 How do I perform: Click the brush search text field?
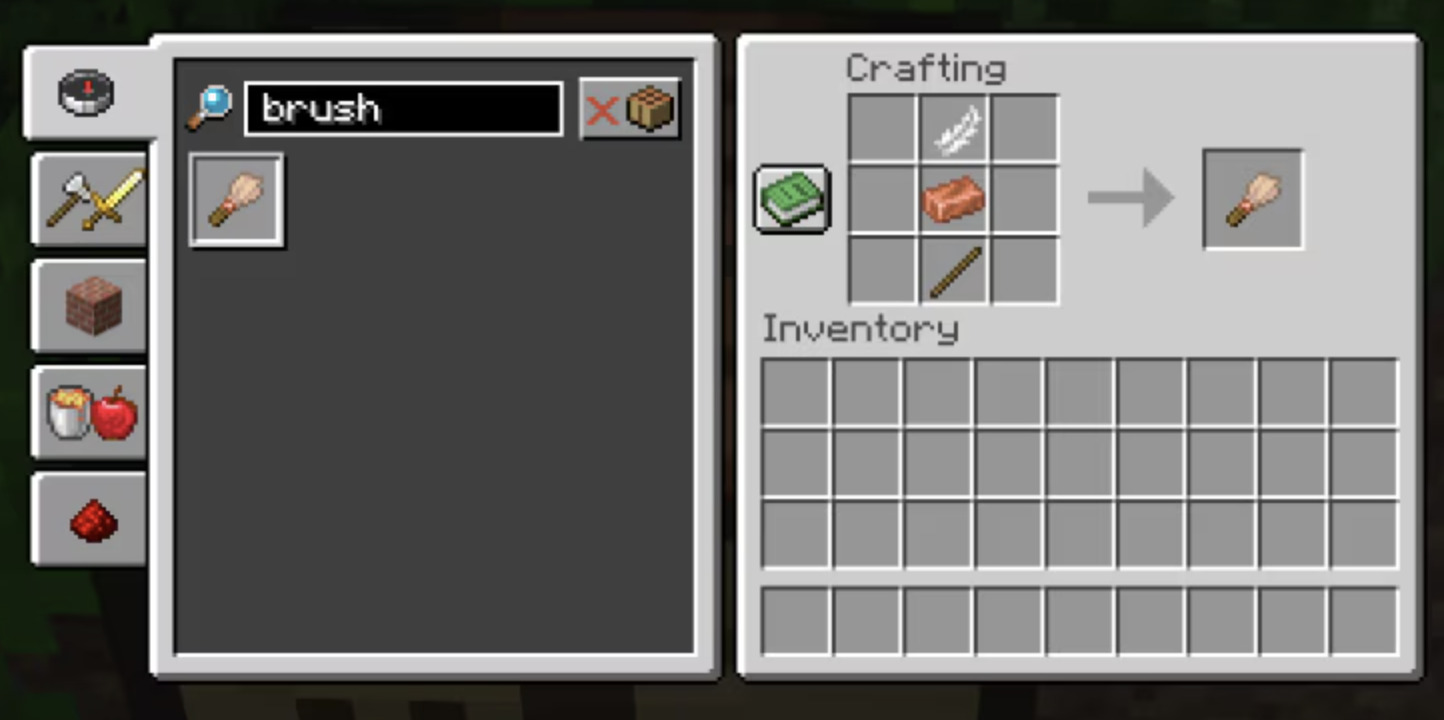[403, 109]
